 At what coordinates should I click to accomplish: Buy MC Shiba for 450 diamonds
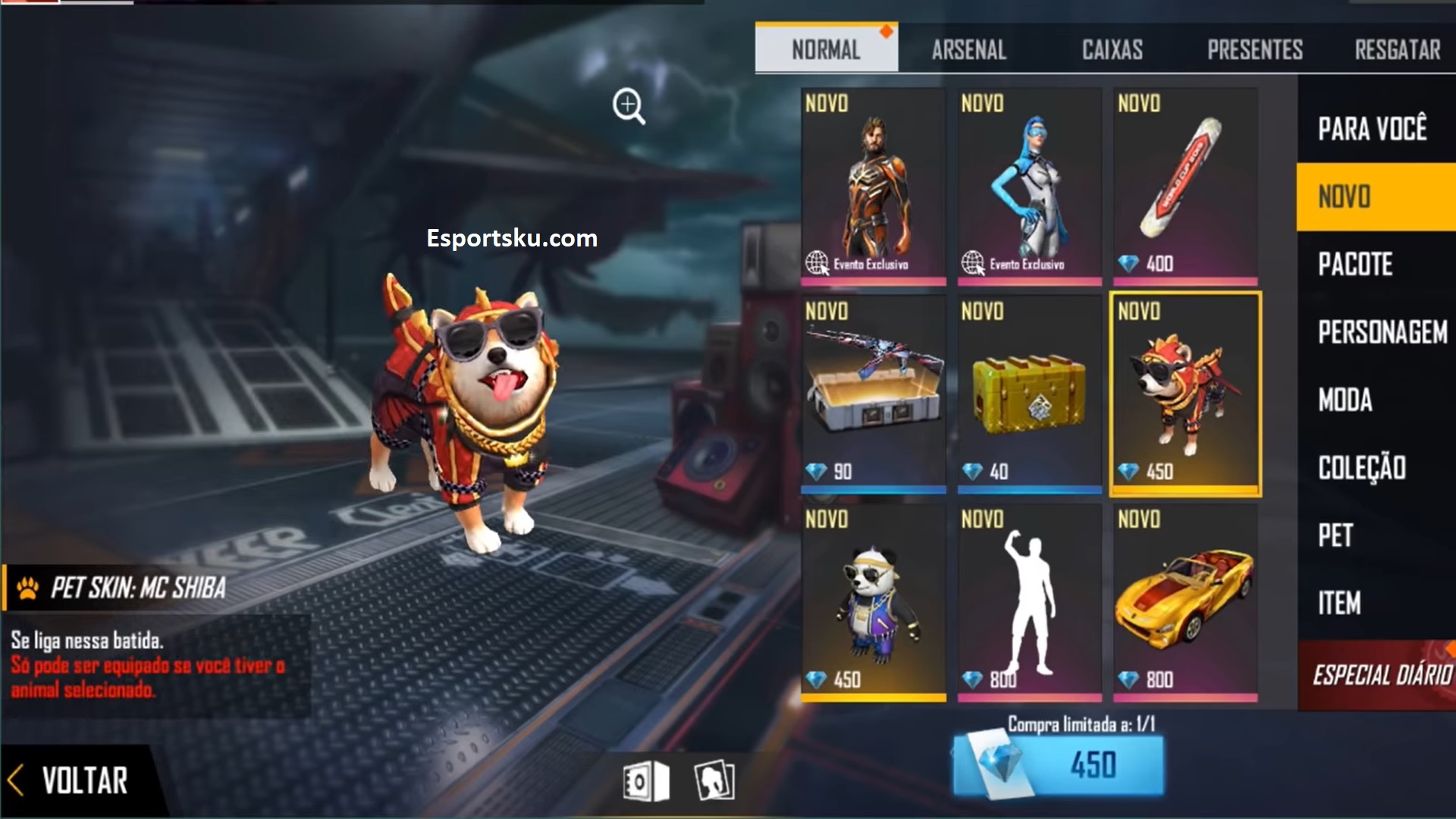coord(1058,764)
